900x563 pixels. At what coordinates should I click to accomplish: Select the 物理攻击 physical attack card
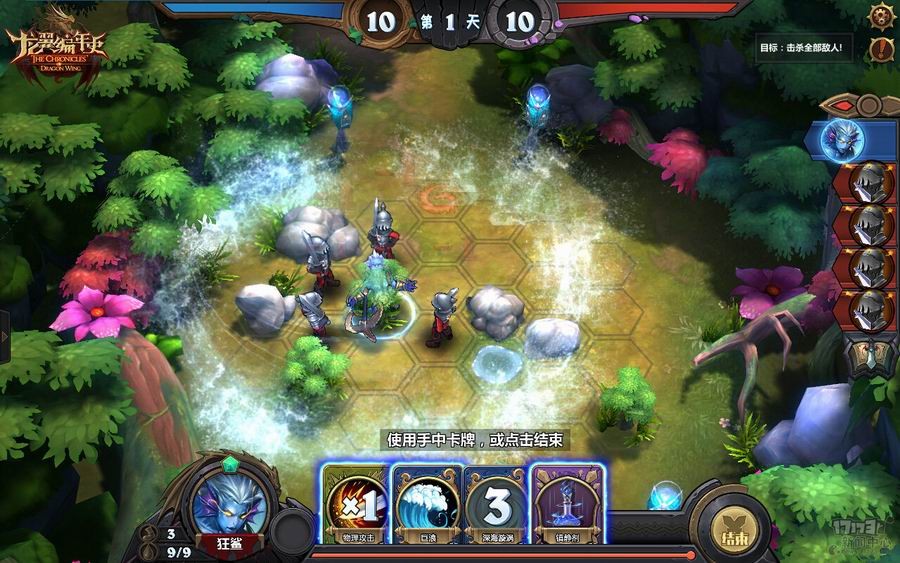coord(355,503)
